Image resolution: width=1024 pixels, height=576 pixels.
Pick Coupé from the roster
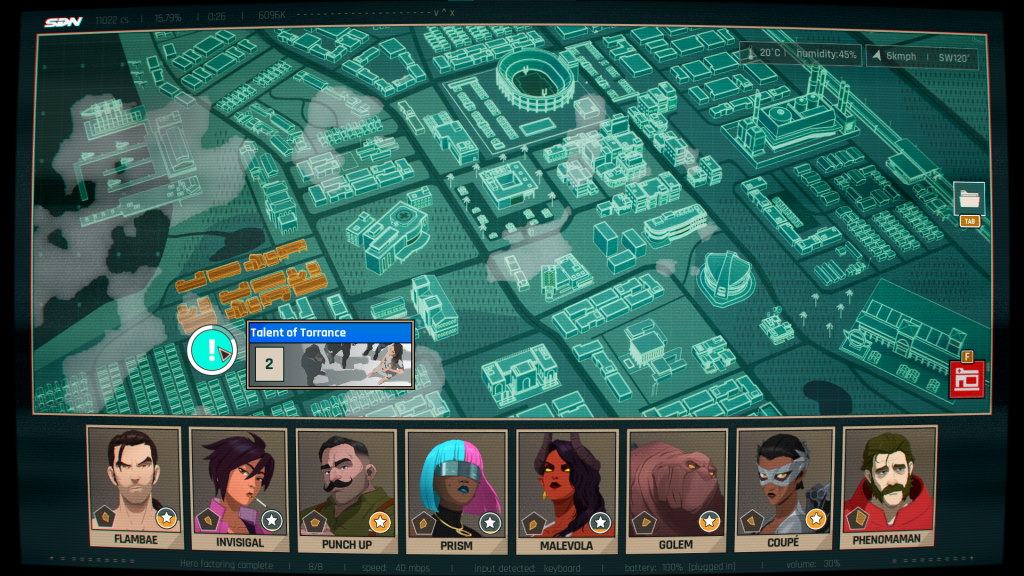(x=784, y=488)
